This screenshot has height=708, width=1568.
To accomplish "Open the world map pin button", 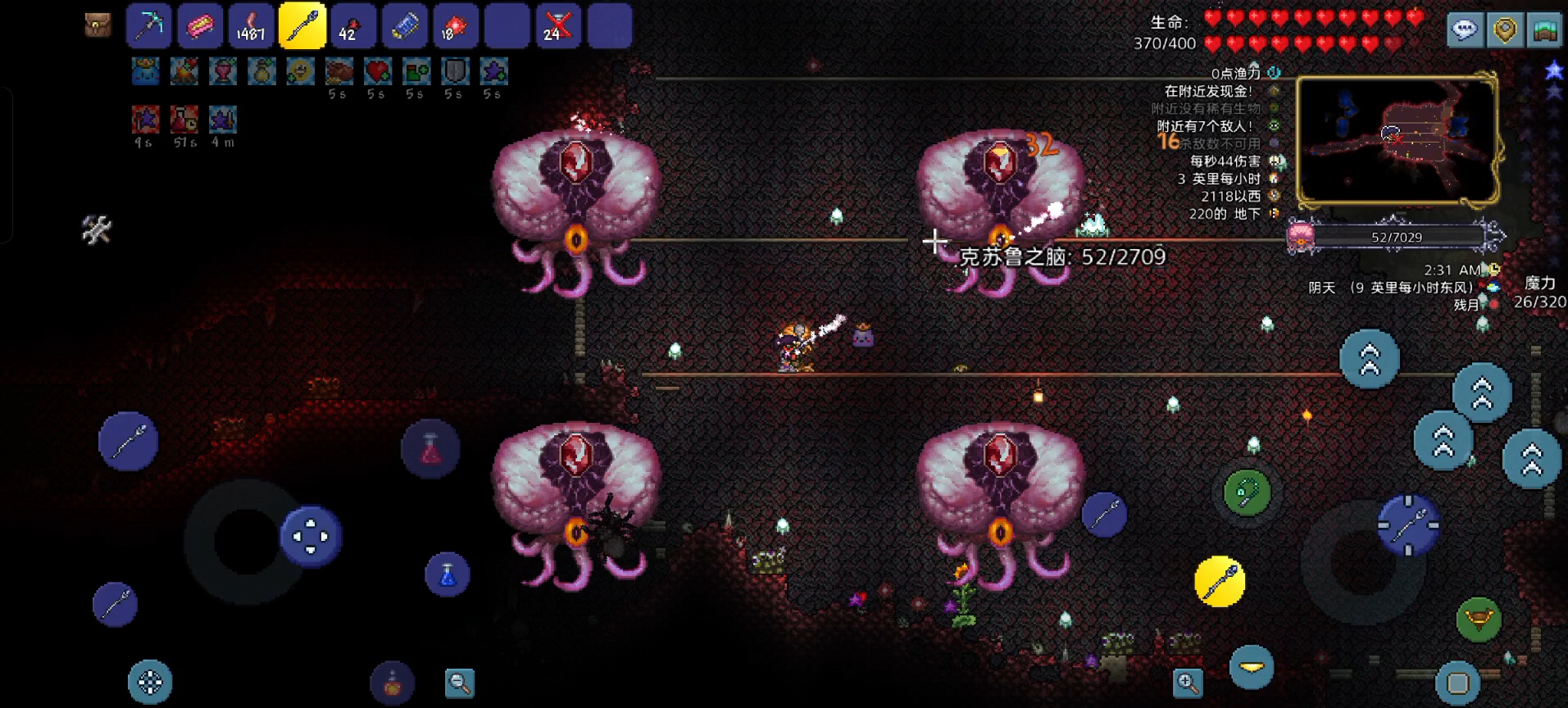I will click(x=1505, y=30).
